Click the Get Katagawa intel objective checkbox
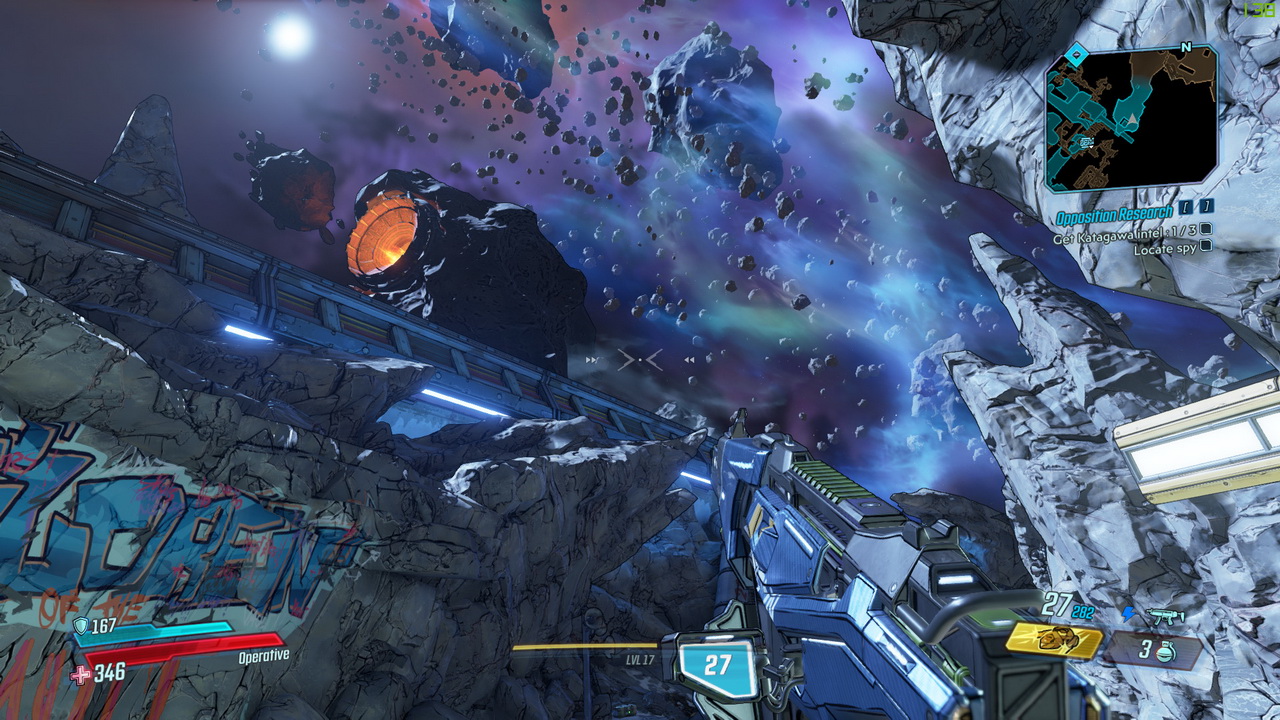Screen dimensions: 1280x720 pos(1206,231)
